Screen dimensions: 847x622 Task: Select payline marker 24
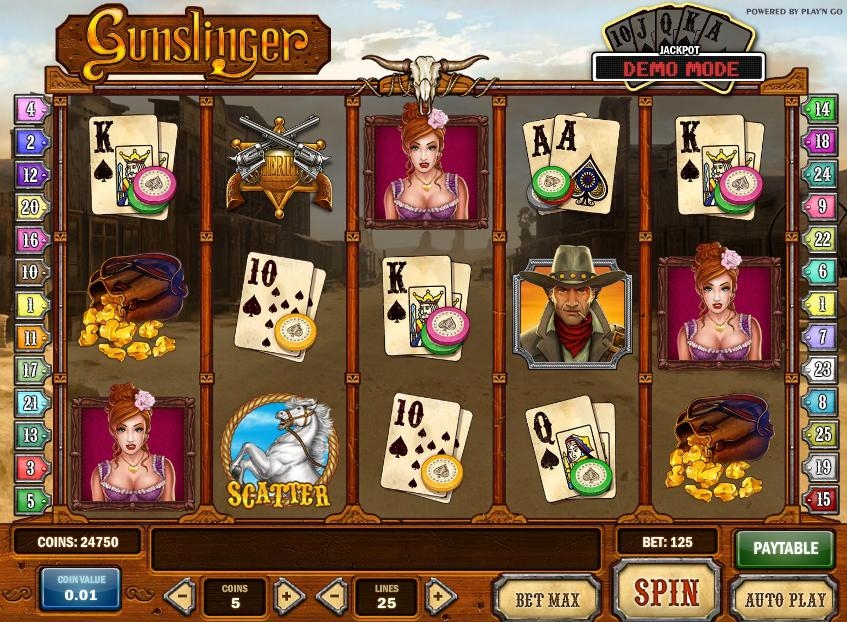pos(821,174)
